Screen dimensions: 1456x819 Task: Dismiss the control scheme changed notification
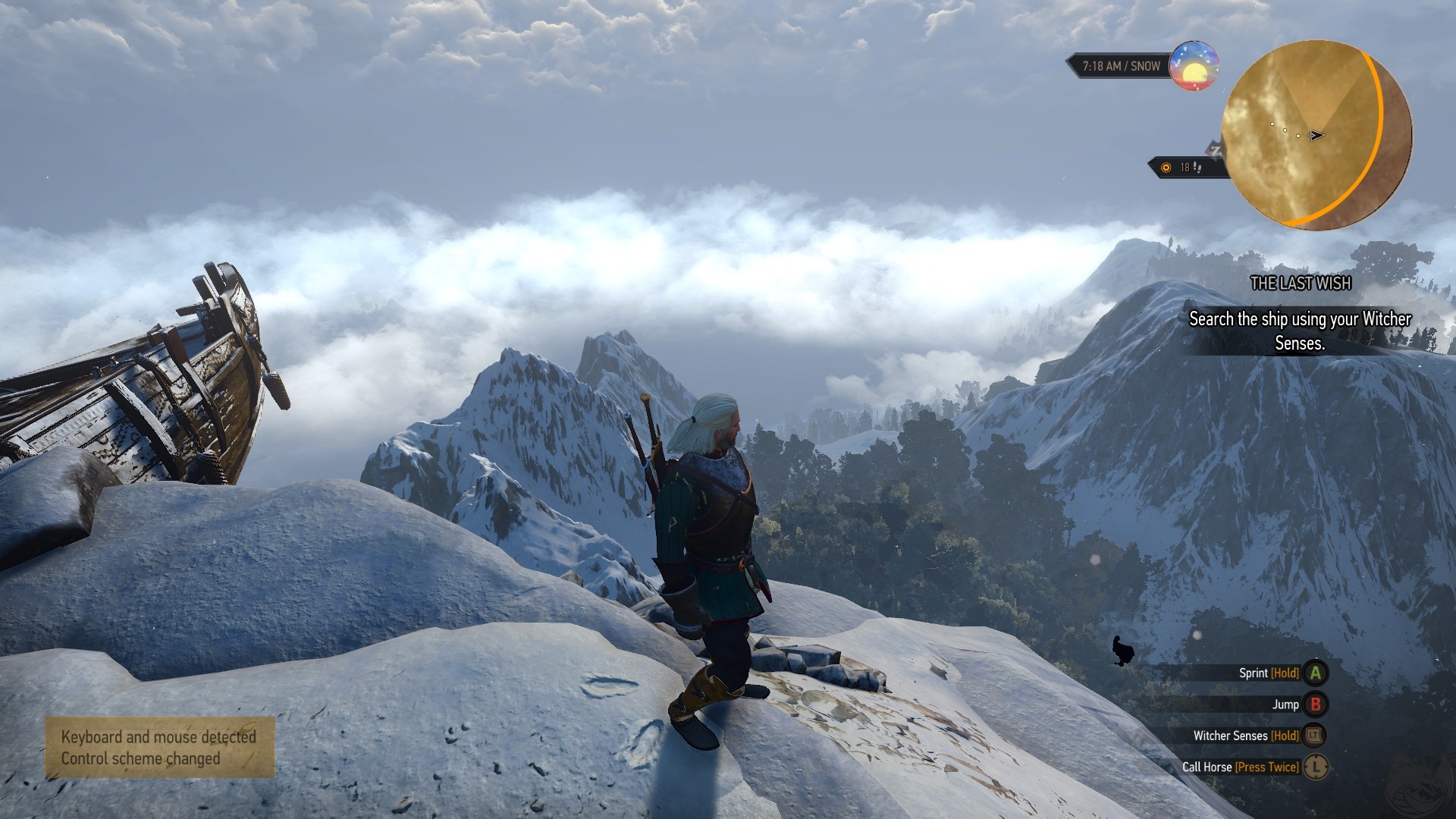[x=159, y=748]
